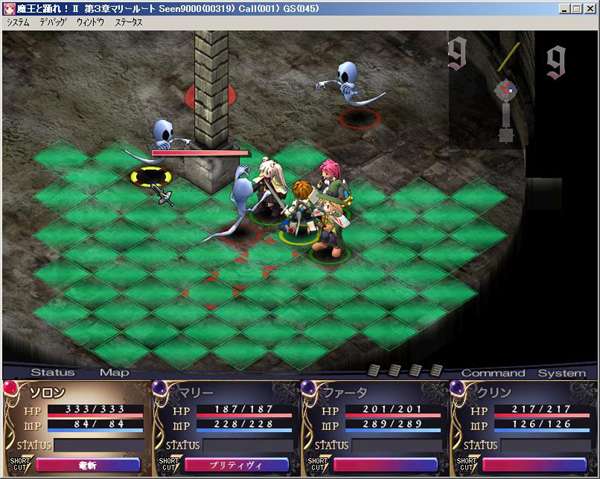
Task: Open the ウィンドウ menu
Action: [91, 21]
